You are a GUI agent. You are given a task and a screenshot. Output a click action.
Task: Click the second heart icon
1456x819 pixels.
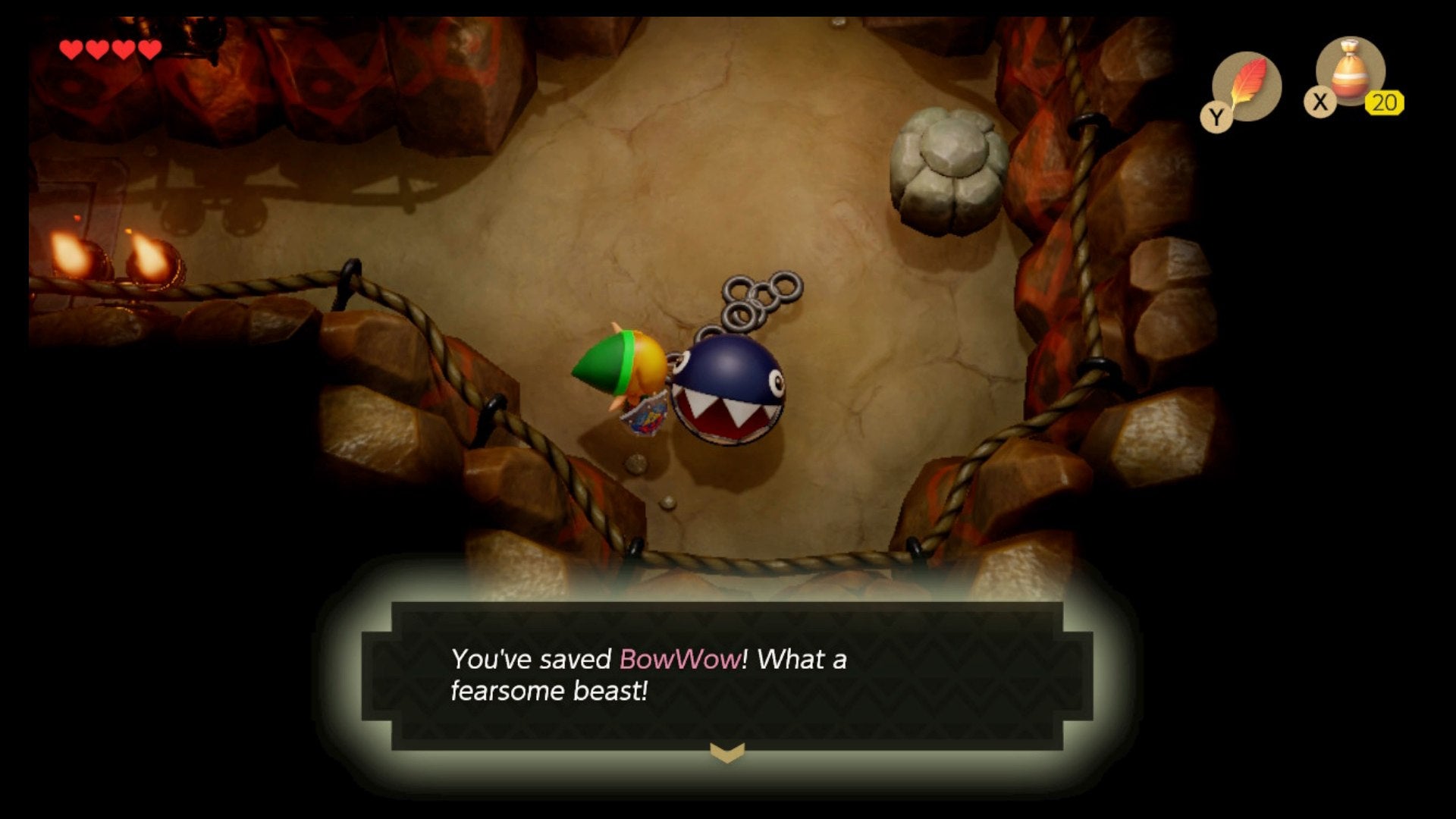tap(98, 49)
